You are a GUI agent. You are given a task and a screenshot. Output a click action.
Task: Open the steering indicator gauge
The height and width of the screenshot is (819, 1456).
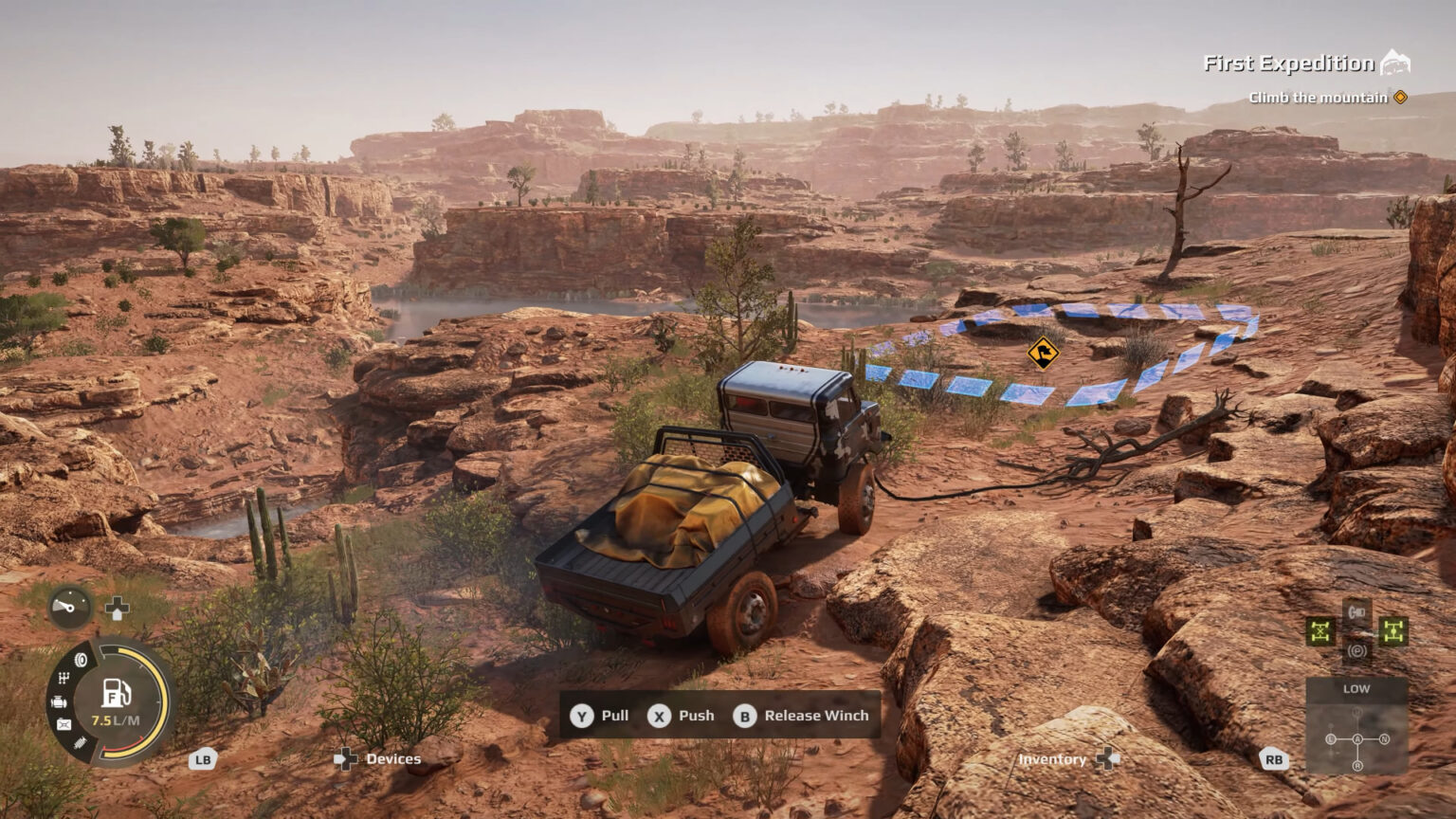click(x=69, y=607)
